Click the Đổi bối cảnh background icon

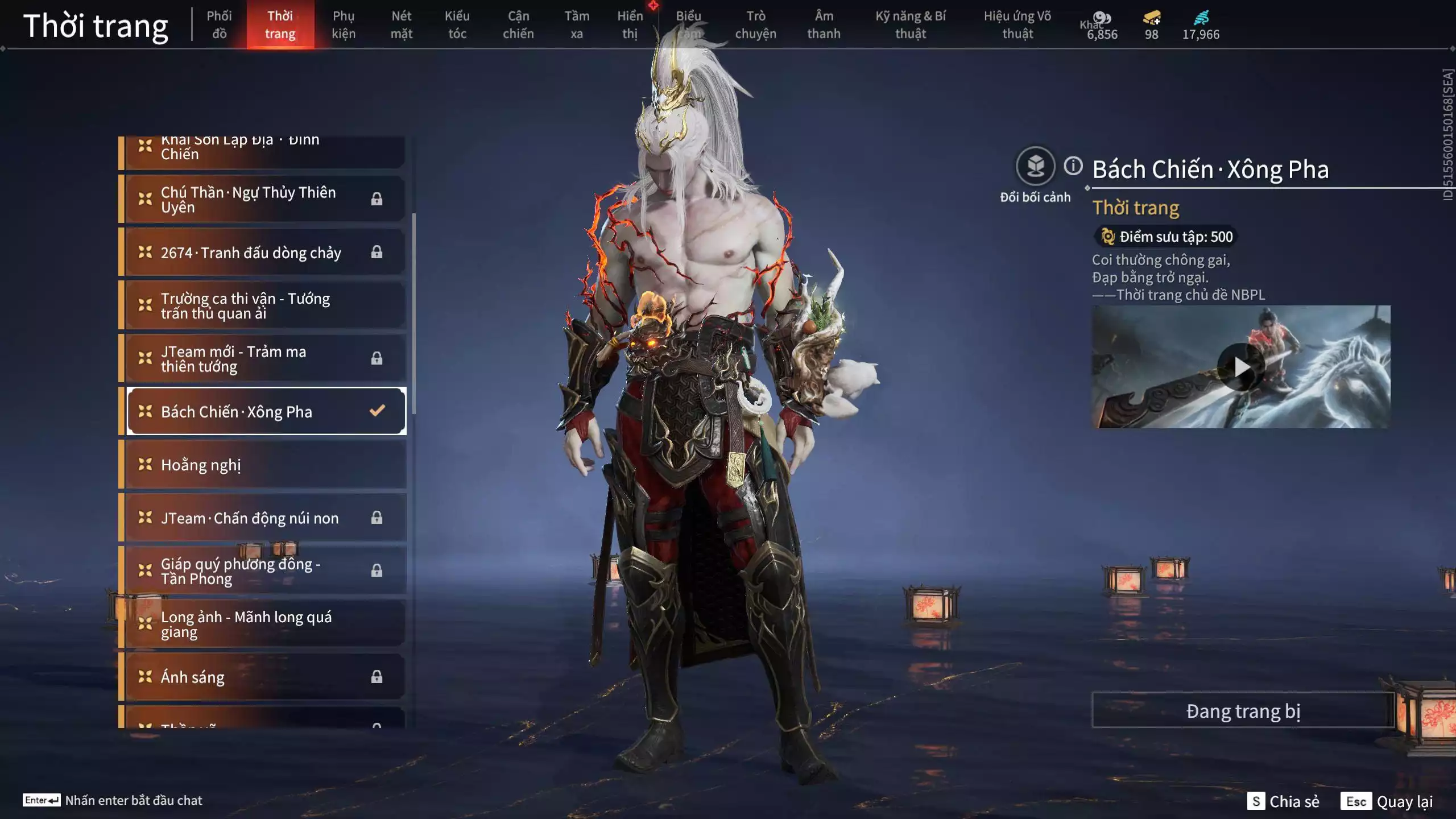coord(1035,167)
